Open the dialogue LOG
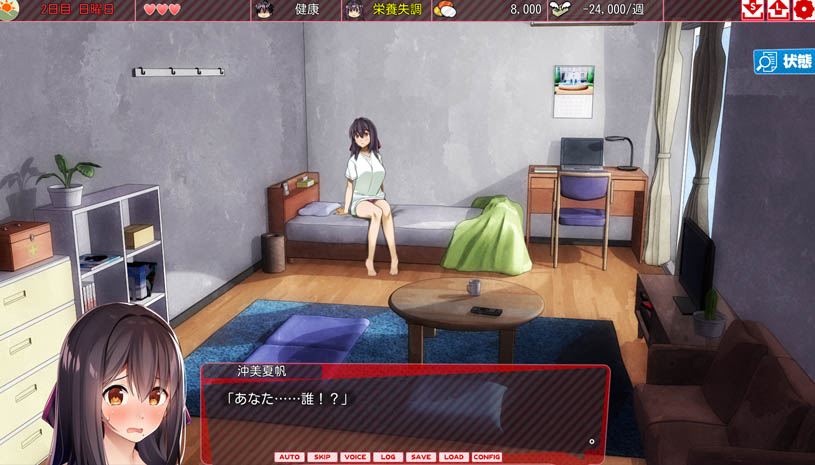The width and height of the screenshot is (815, 465). 388,457
